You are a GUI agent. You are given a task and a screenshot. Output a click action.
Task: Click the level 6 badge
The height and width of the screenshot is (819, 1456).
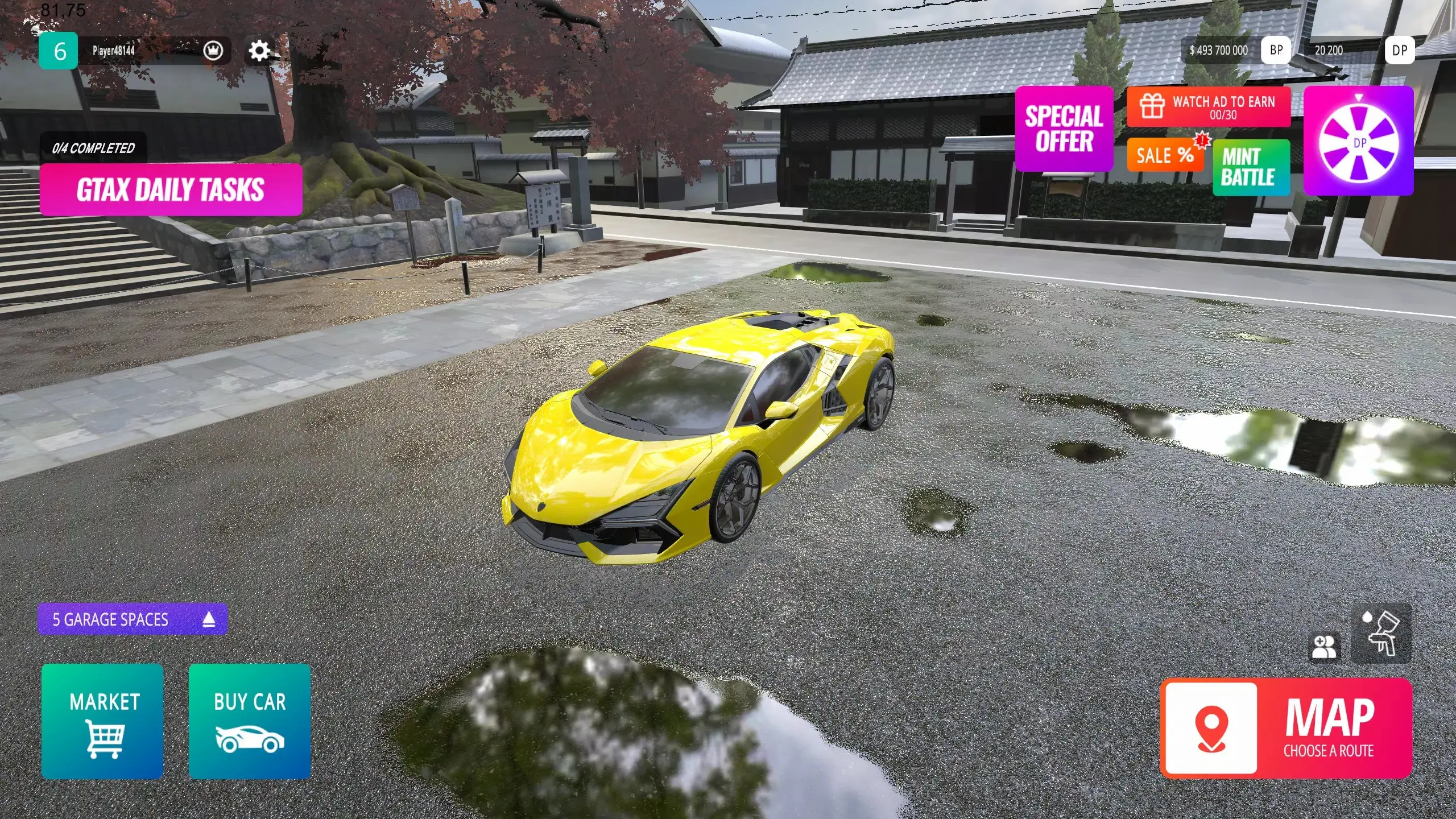(x=59, y=51)
